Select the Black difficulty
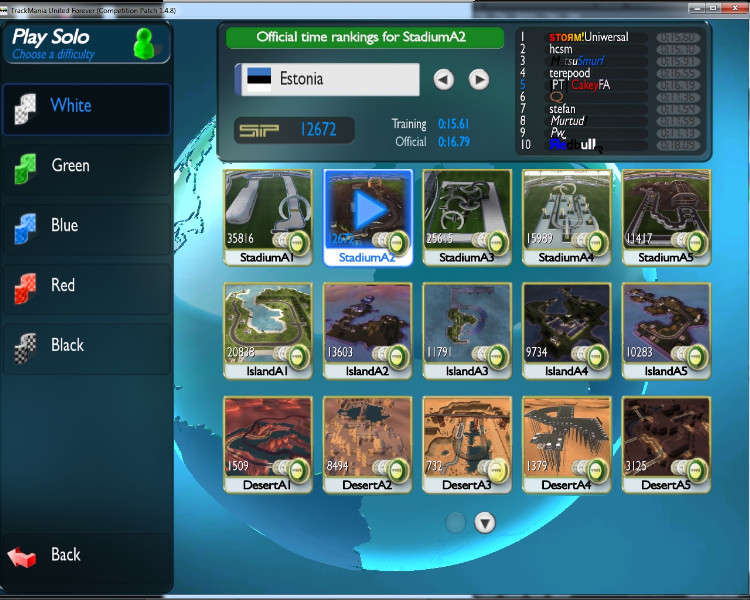This screenshot has height=600, width=750. (x=86, y=346)
